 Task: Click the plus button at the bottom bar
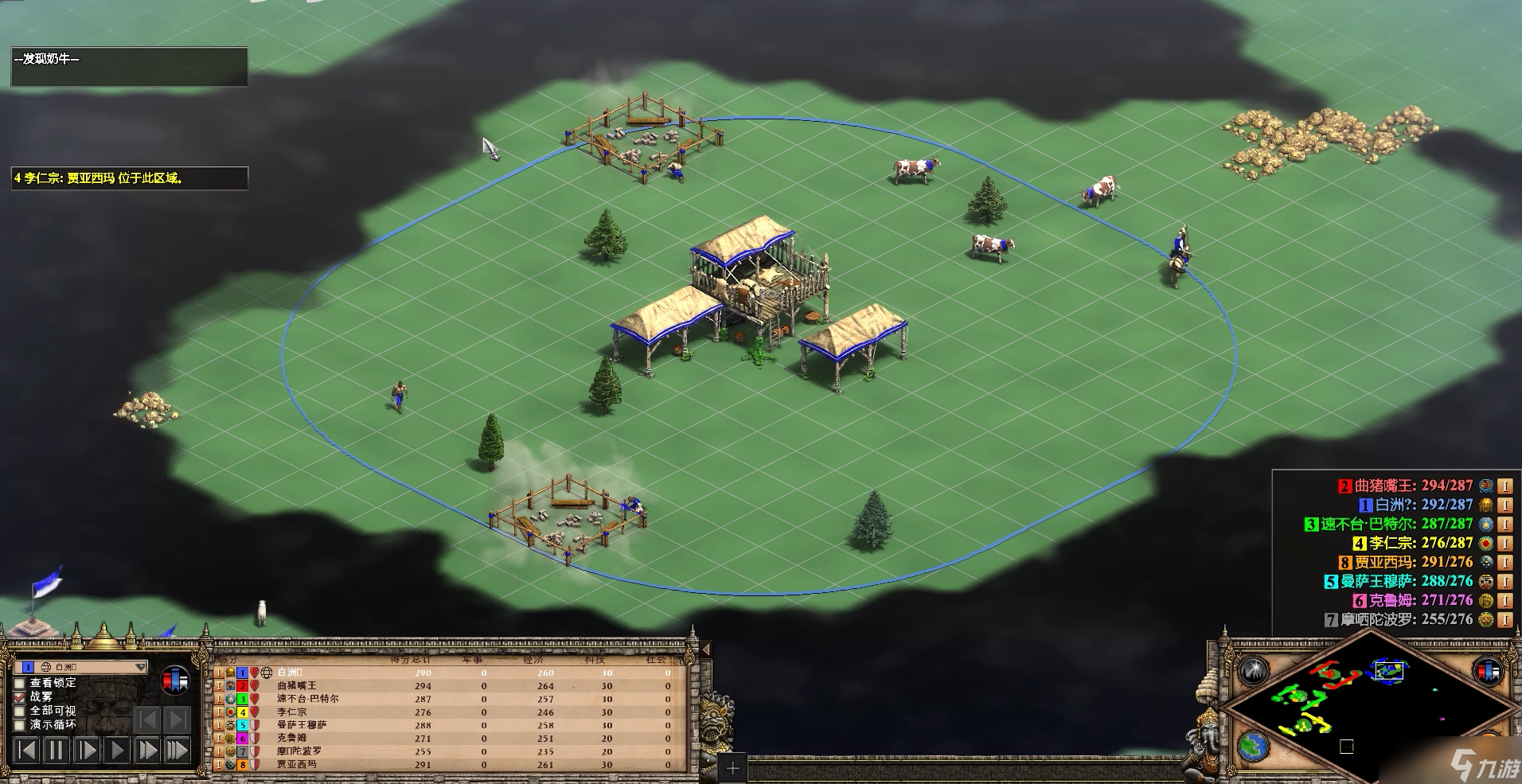(732, 769)
